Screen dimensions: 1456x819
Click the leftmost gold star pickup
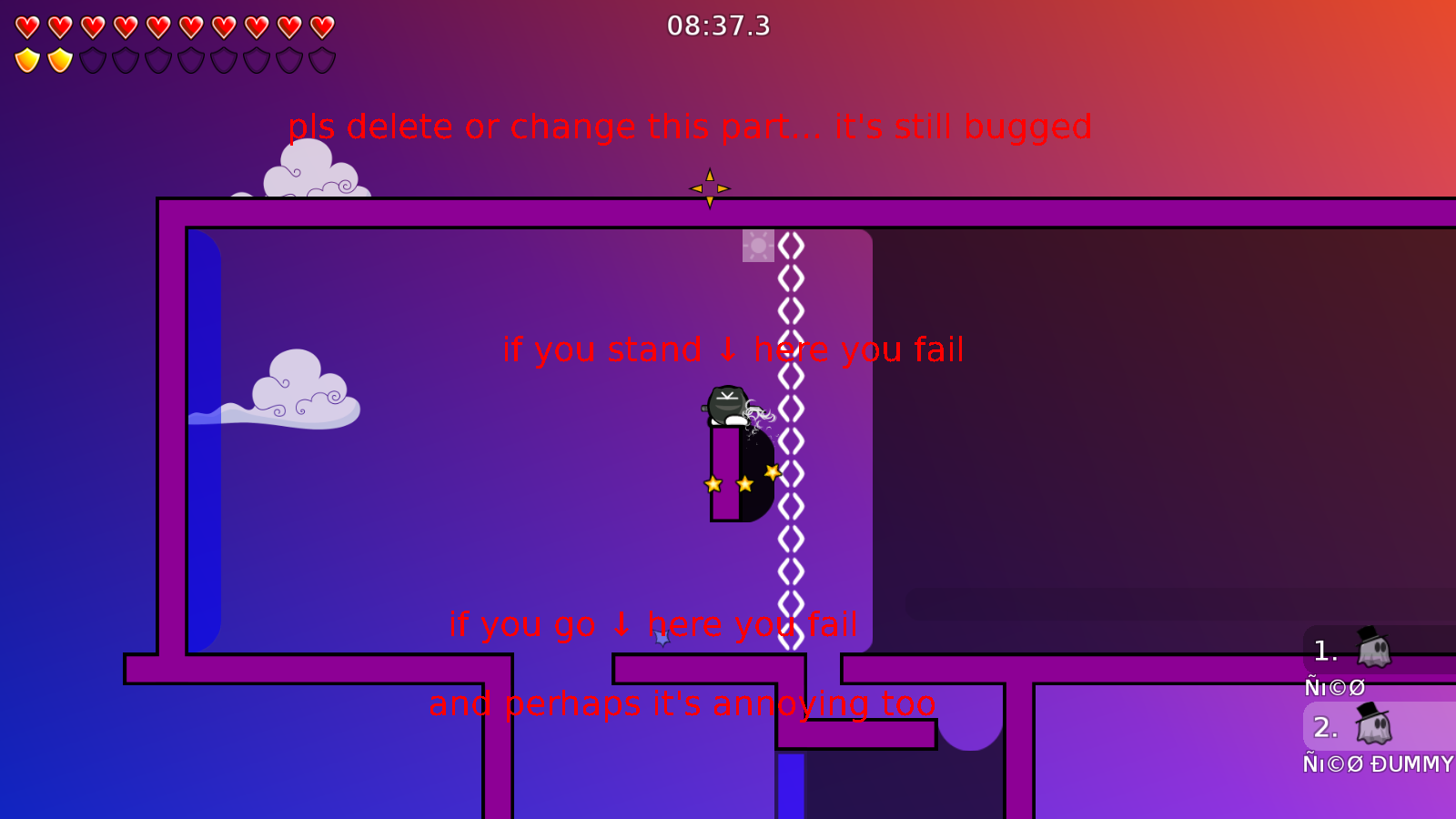pyautogui.click(x=713, y=484)
